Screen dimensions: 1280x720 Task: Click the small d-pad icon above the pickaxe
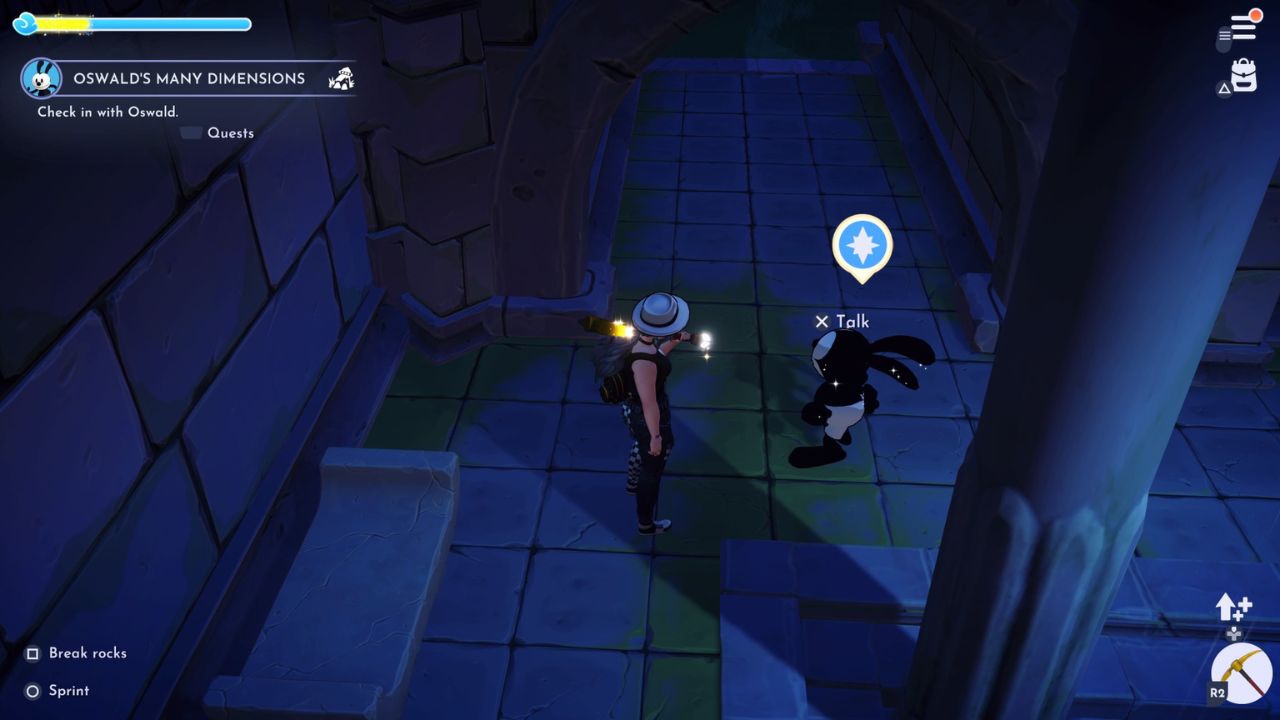[1234, 634]
